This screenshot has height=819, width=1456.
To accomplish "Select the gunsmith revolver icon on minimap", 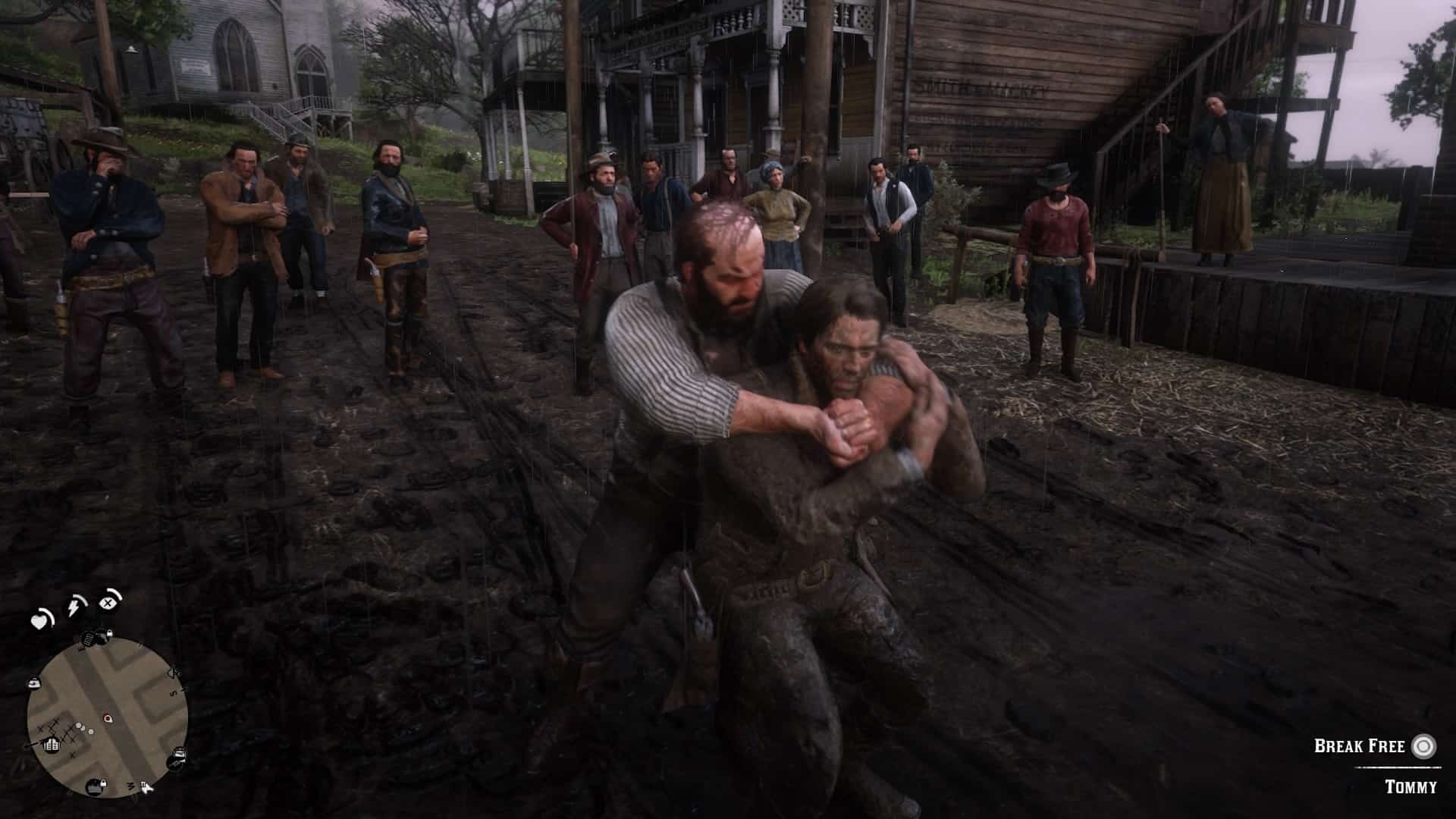I will [x=101, y=638].
